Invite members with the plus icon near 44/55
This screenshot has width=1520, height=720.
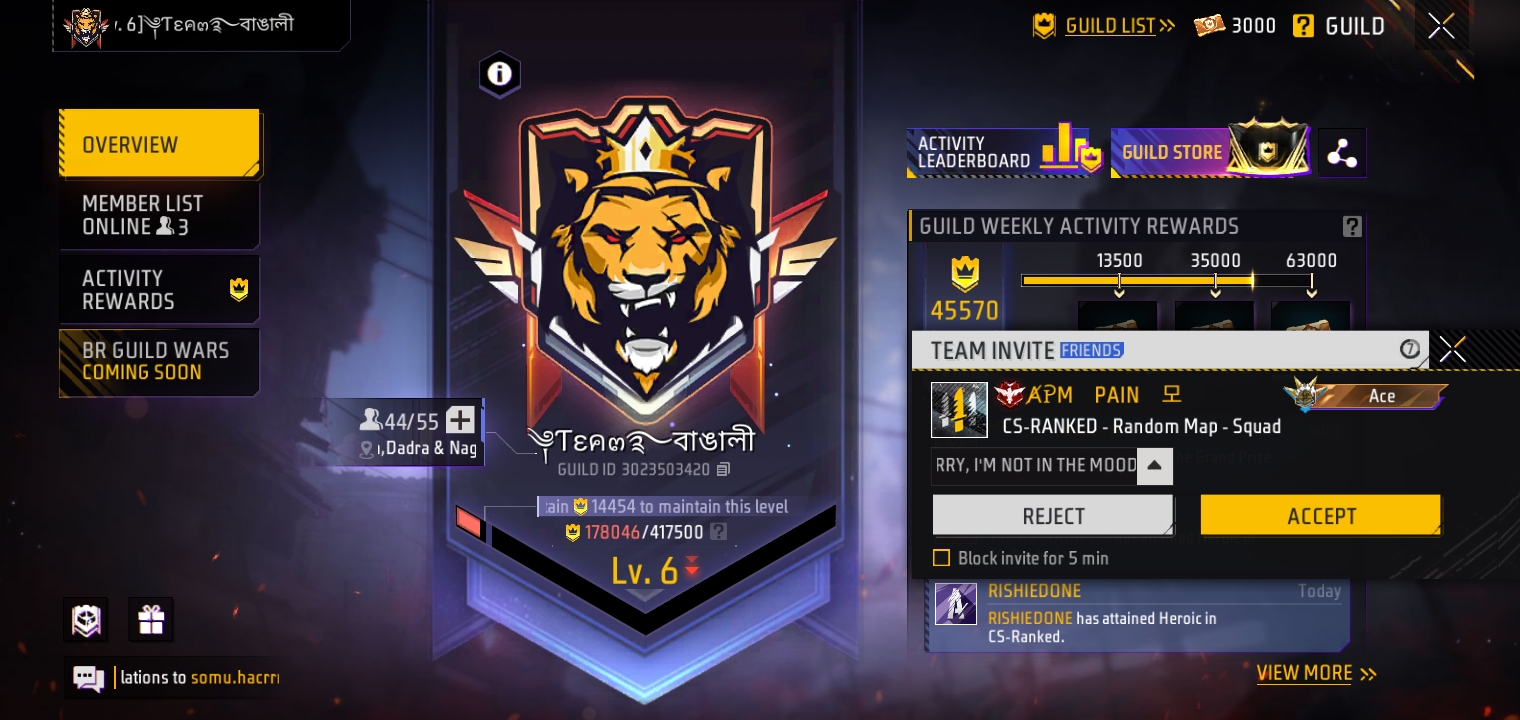(460, 420)
